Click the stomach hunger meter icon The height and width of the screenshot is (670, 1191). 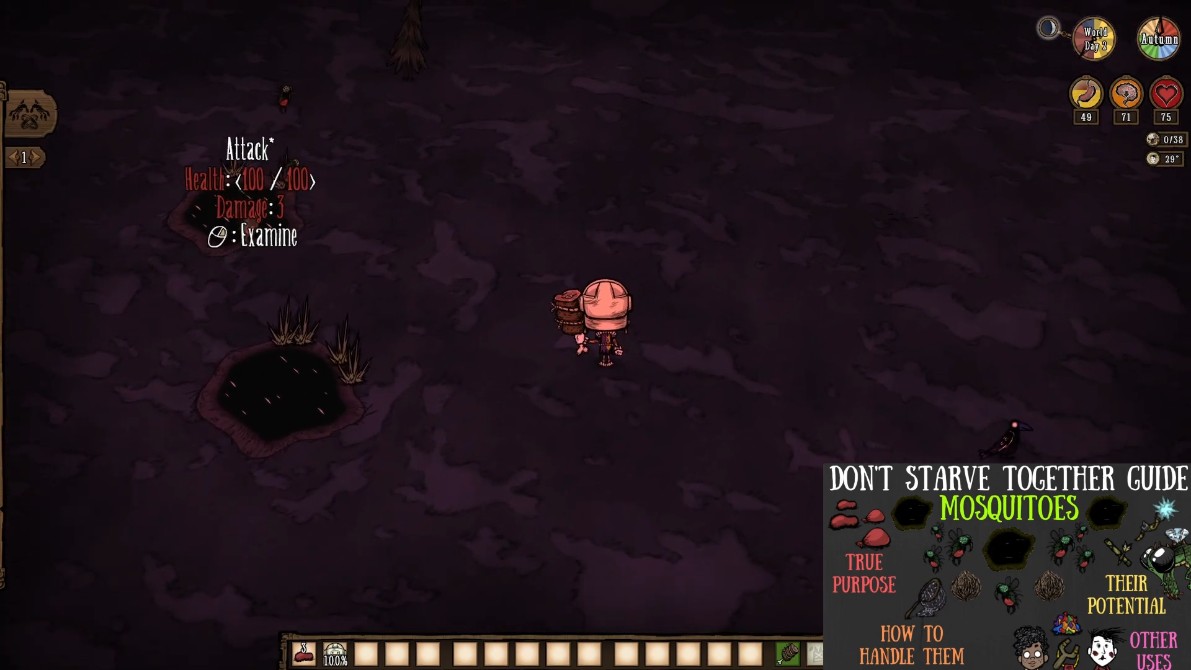point(1086,94)
